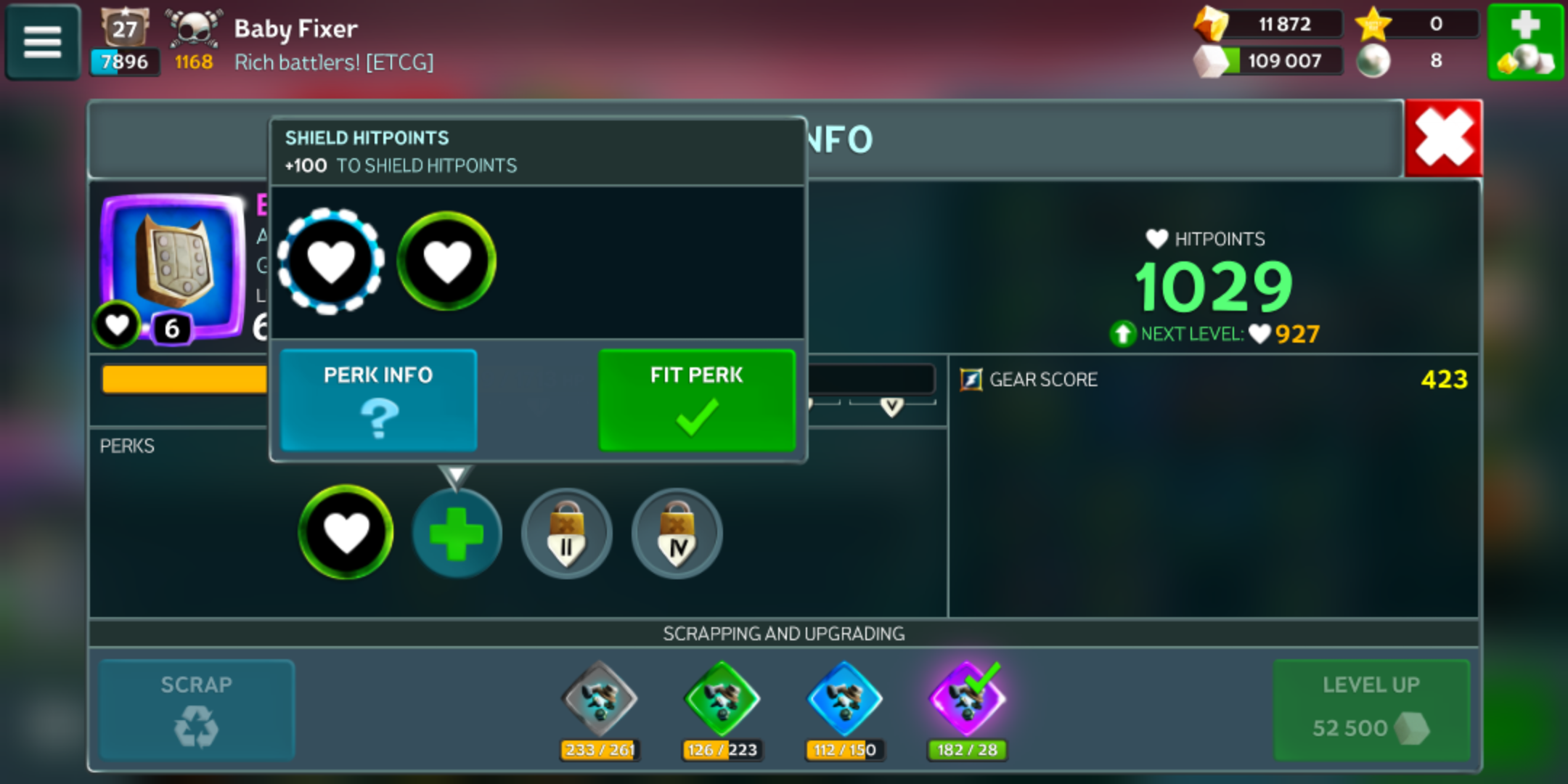Confirm with the Fit Perk button
This screenshot has height=784, width=1568.
(696, 400)
